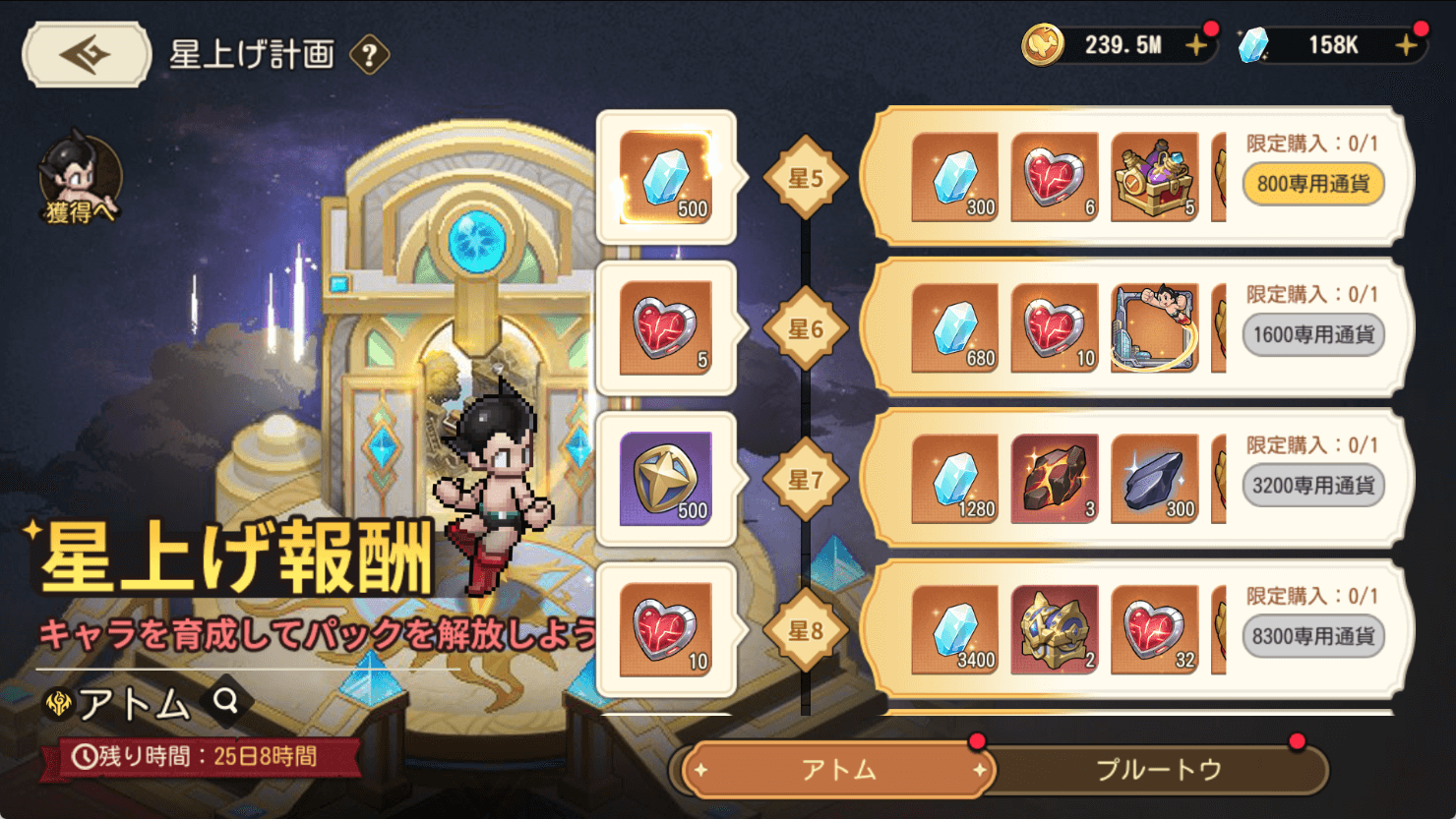Open the help question mark icon
The width and height of the screenshot is (1456, 819).
369,55
